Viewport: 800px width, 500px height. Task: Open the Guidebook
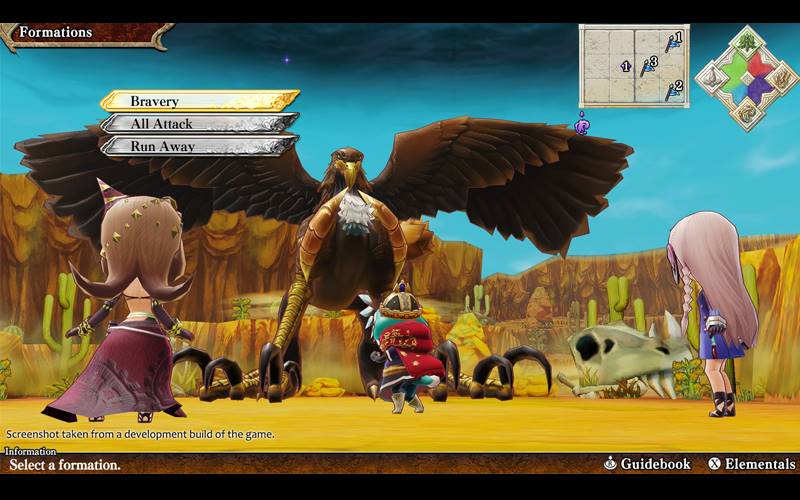(x=647, y=464)
